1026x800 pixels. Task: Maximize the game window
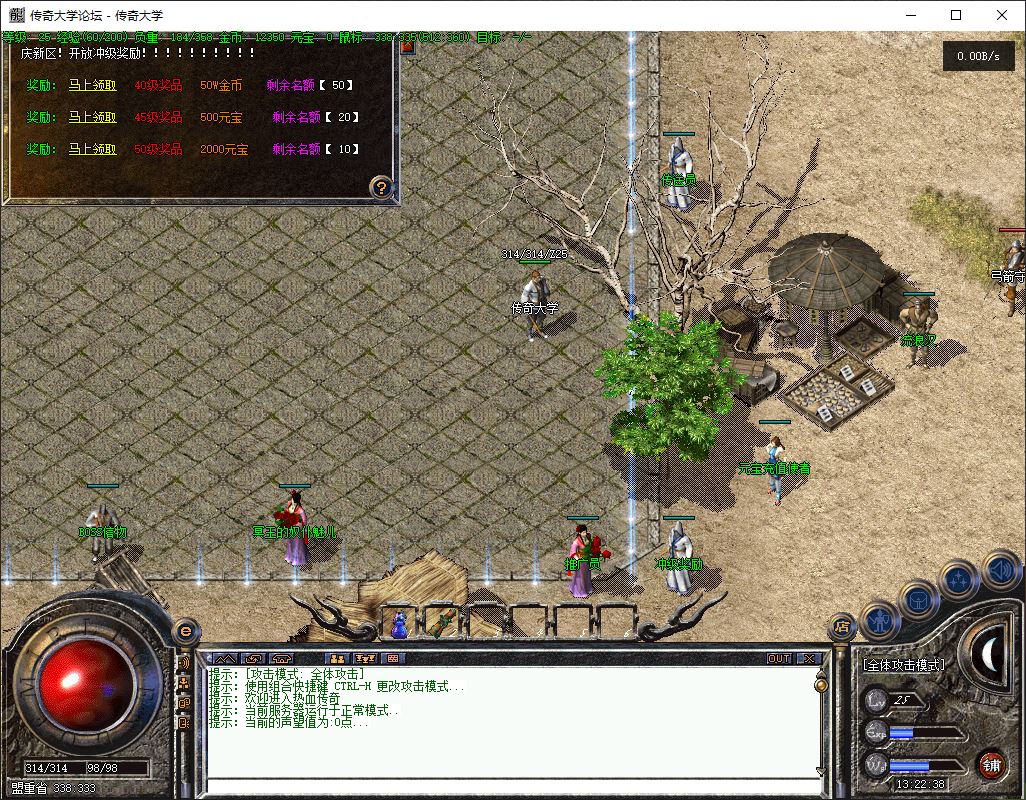pos(956,15)
